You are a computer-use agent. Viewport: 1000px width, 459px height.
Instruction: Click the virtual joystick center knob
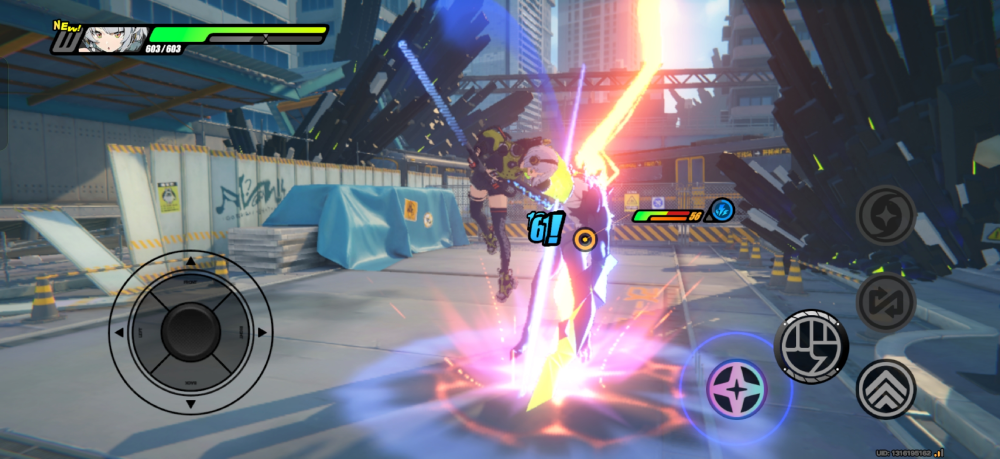point(190,332)
